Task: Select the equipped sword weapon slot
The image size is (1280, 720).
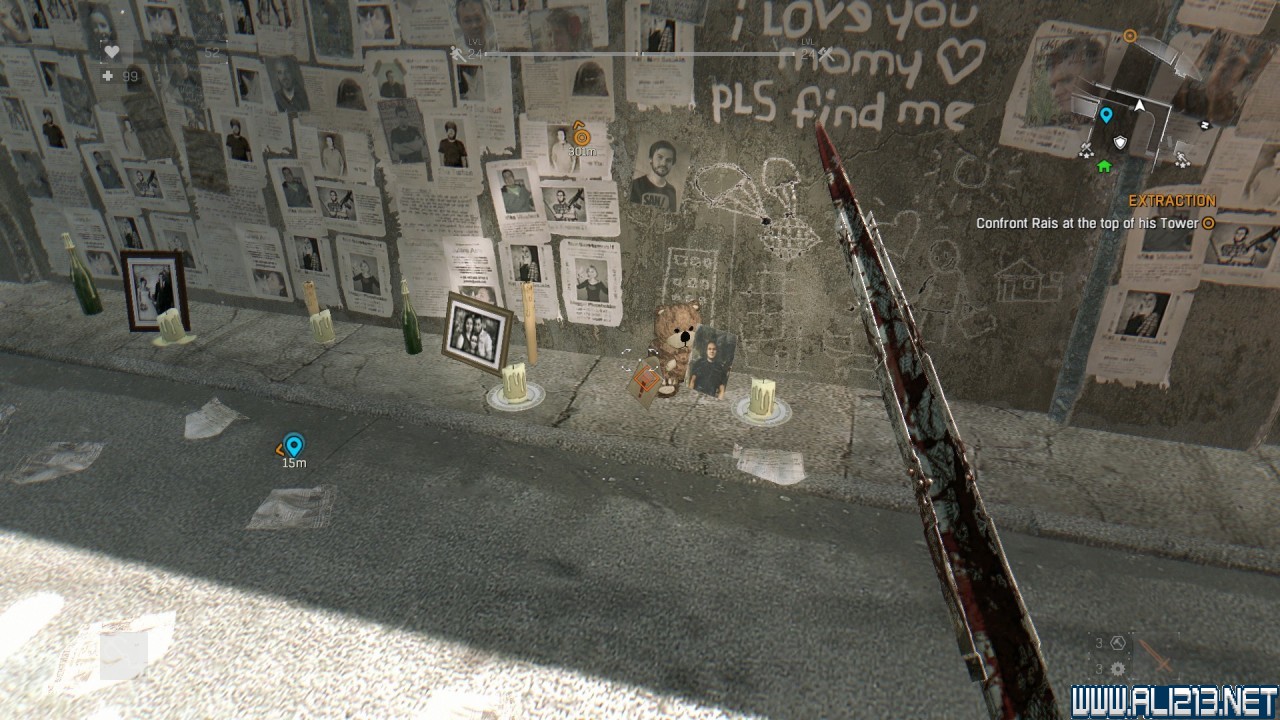Action: point(1159,656)
